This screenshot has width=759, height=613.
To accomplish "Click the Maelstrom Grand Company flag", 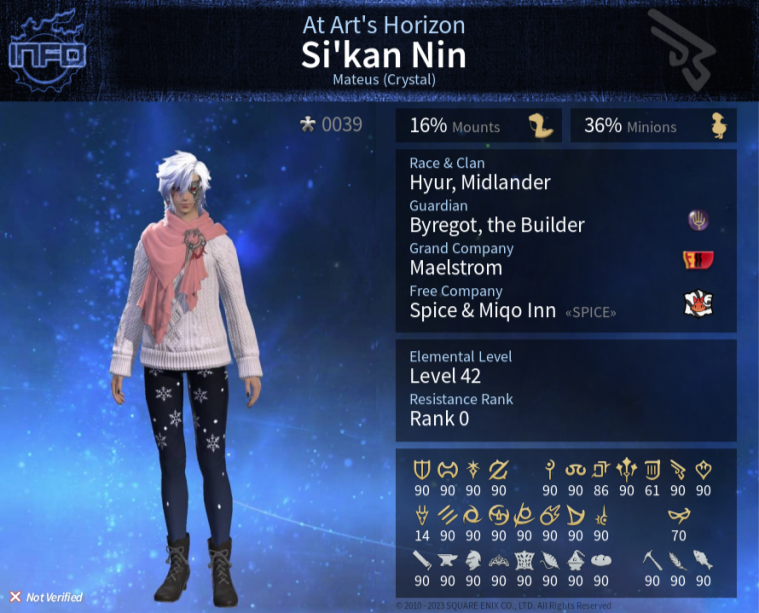I will coord(697,262).
